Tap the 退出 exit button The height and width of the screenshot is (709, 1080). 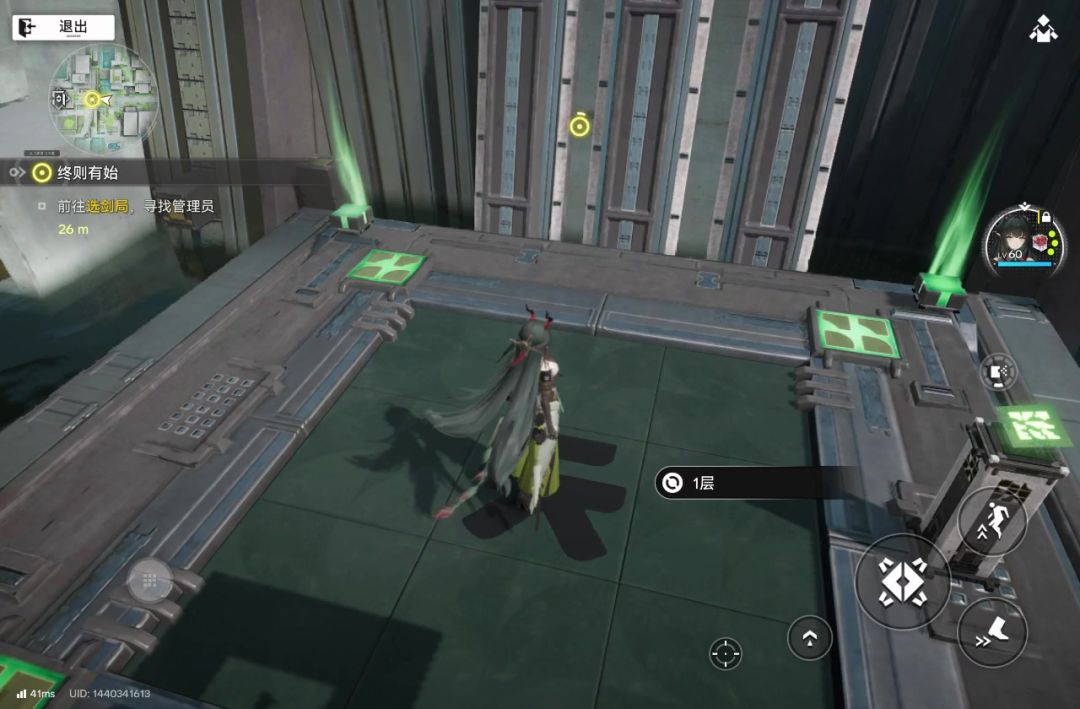click(62, 27)
